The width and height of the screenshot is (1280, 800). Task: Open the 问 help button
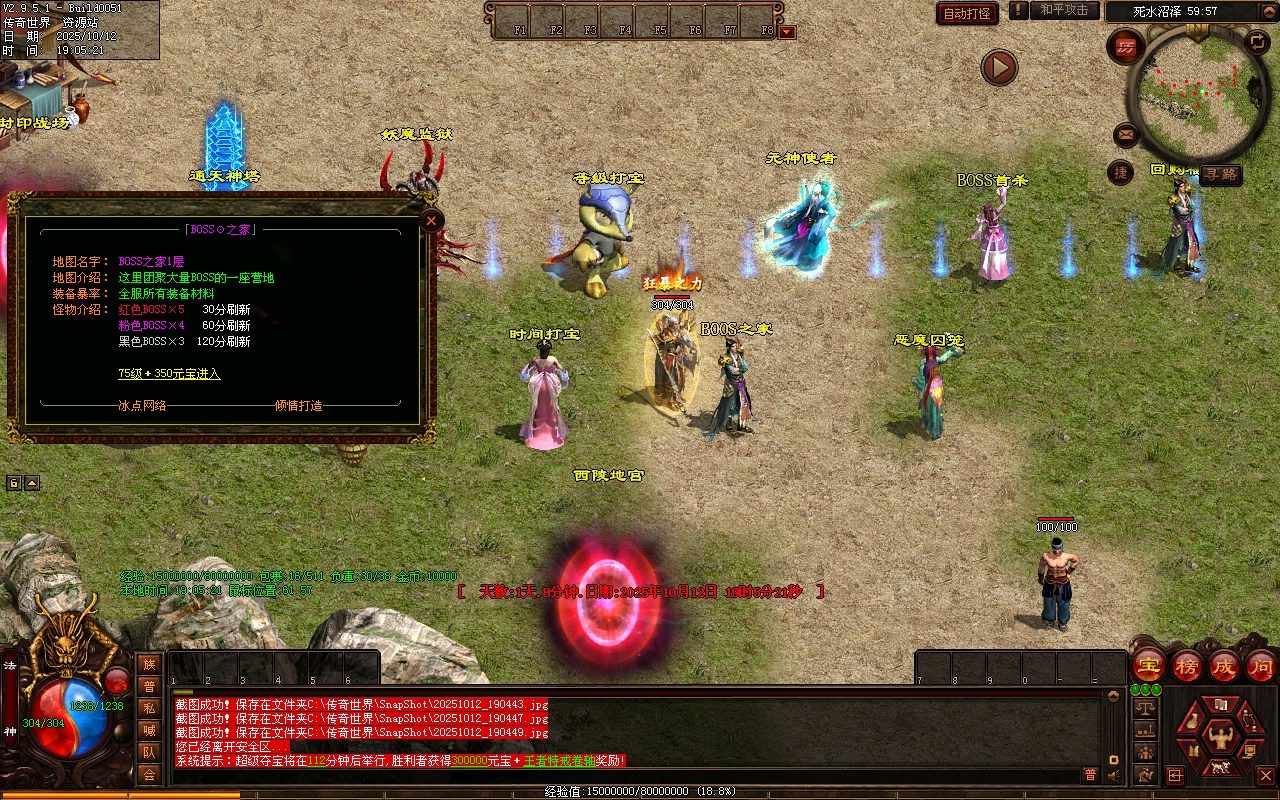pos(1260,665)
